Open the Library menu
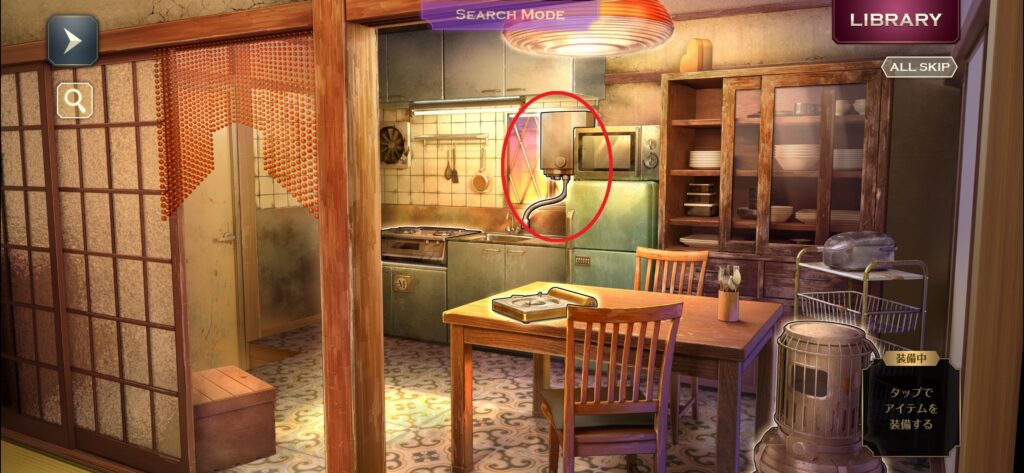The image size is (1024, 473). point(895,20)
